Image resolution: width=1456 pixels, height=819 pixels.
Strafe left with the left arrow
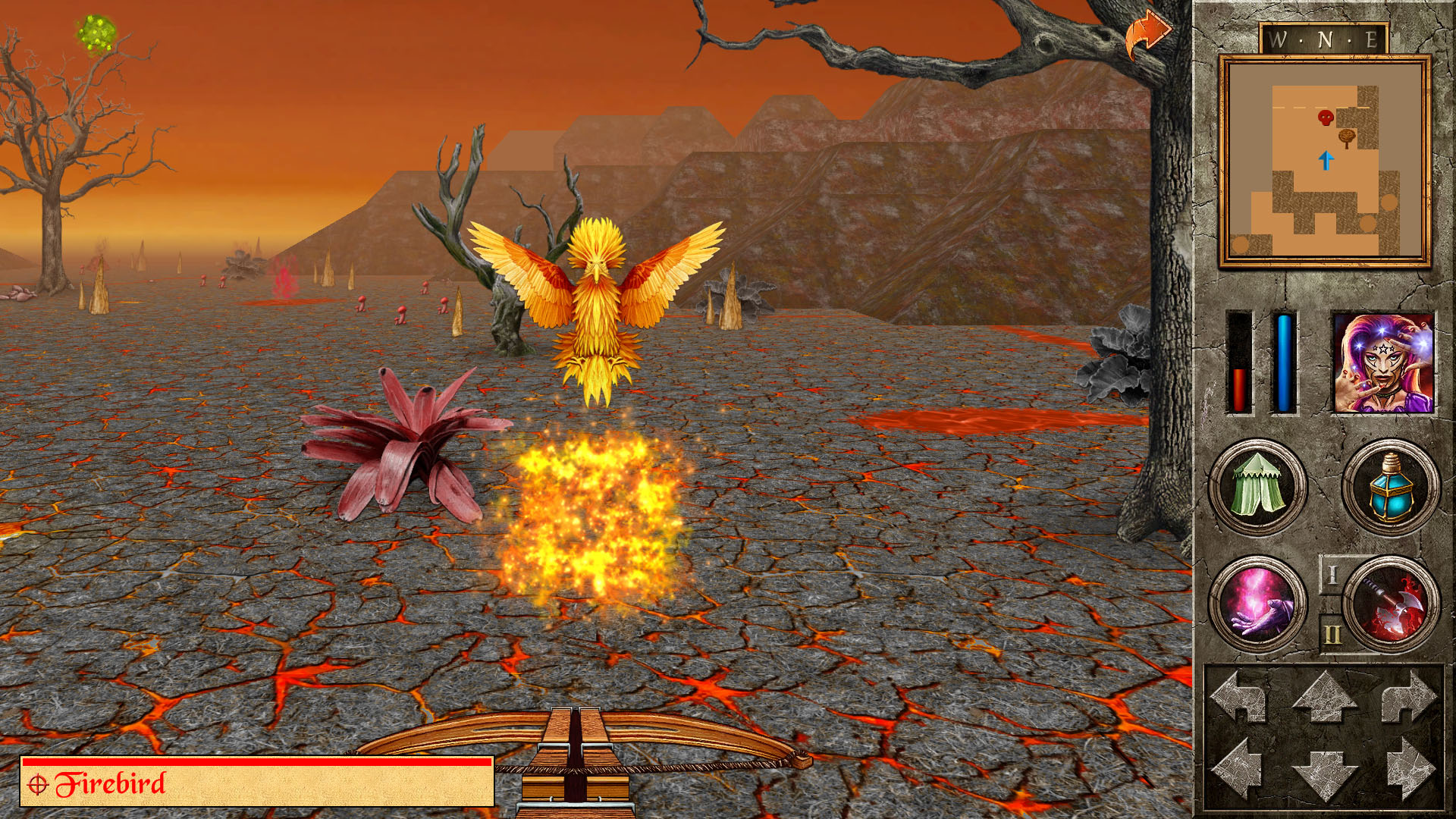[x=1239, y=770]
